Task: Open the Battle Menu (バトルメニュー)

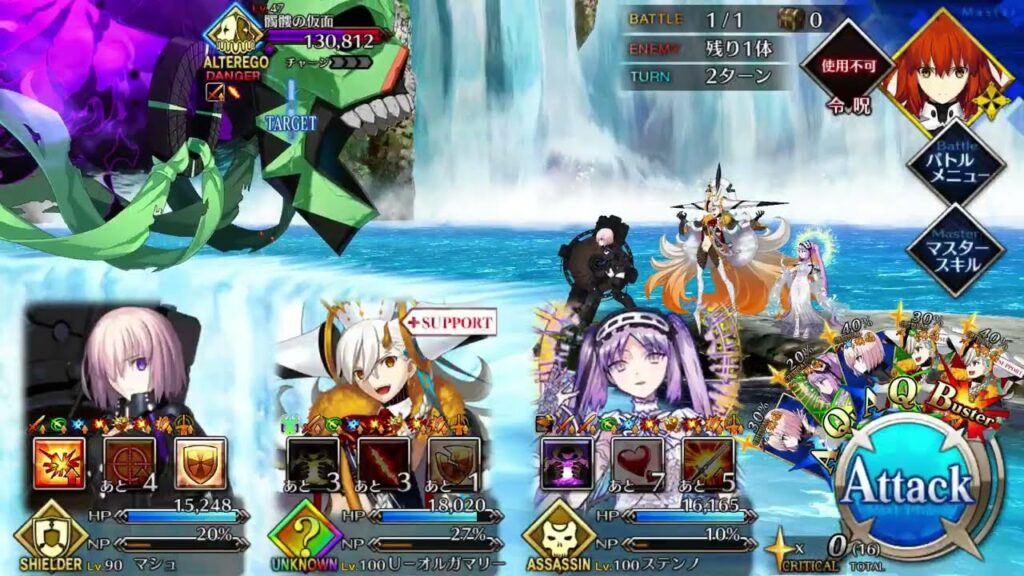Action: coord(955,163)
